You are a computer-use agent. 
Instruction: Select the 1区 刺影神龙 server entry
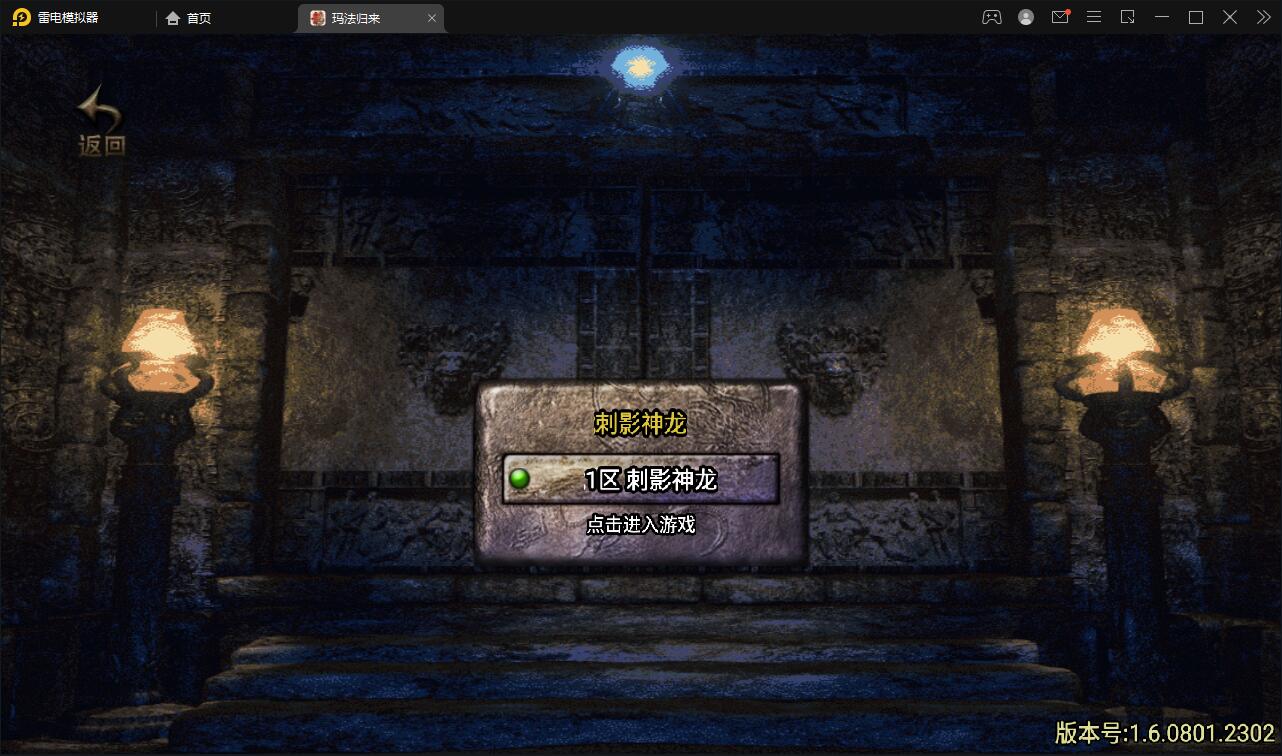[x=643, y=480]
